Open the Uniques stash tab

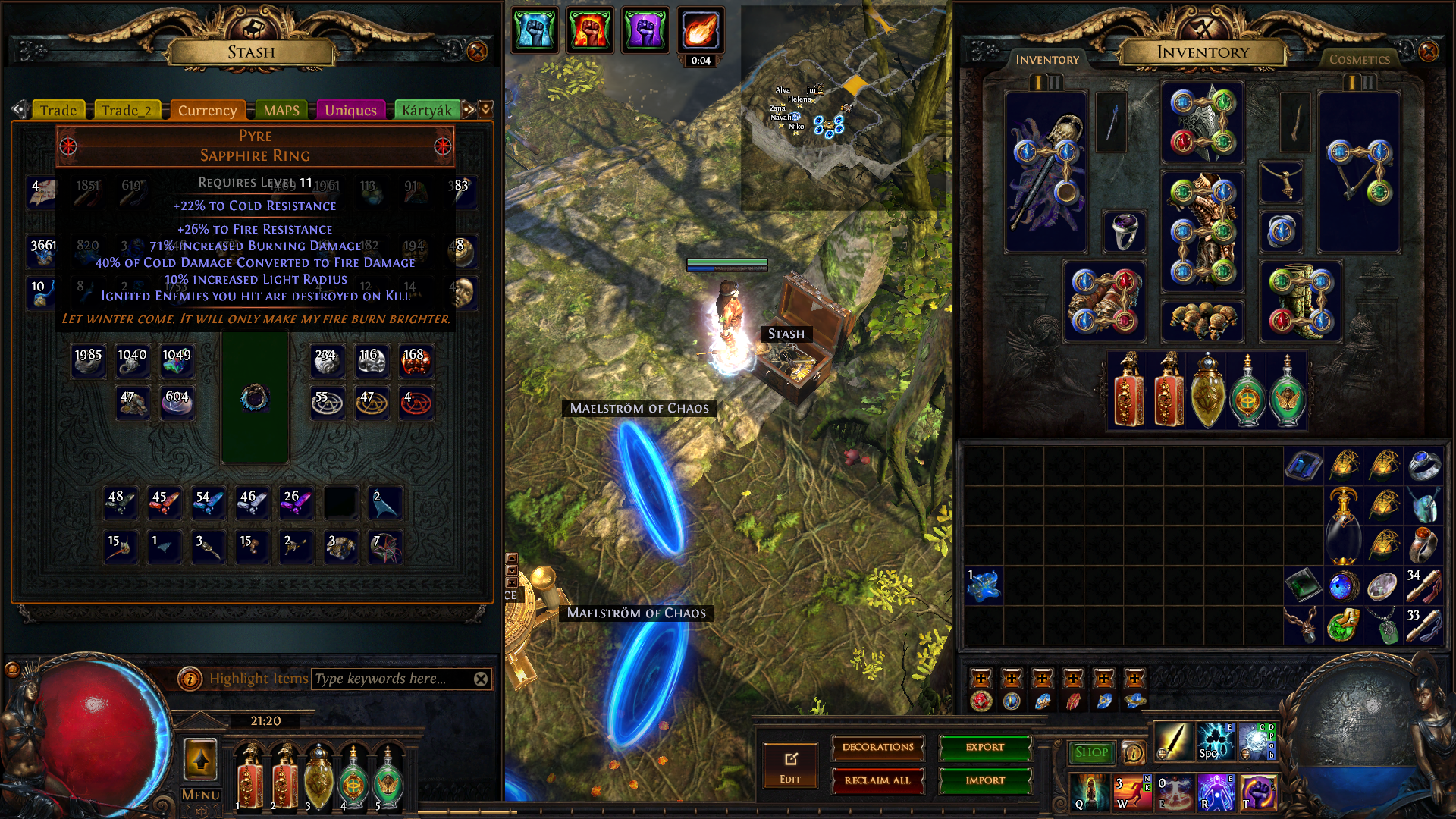pos(350,111)
